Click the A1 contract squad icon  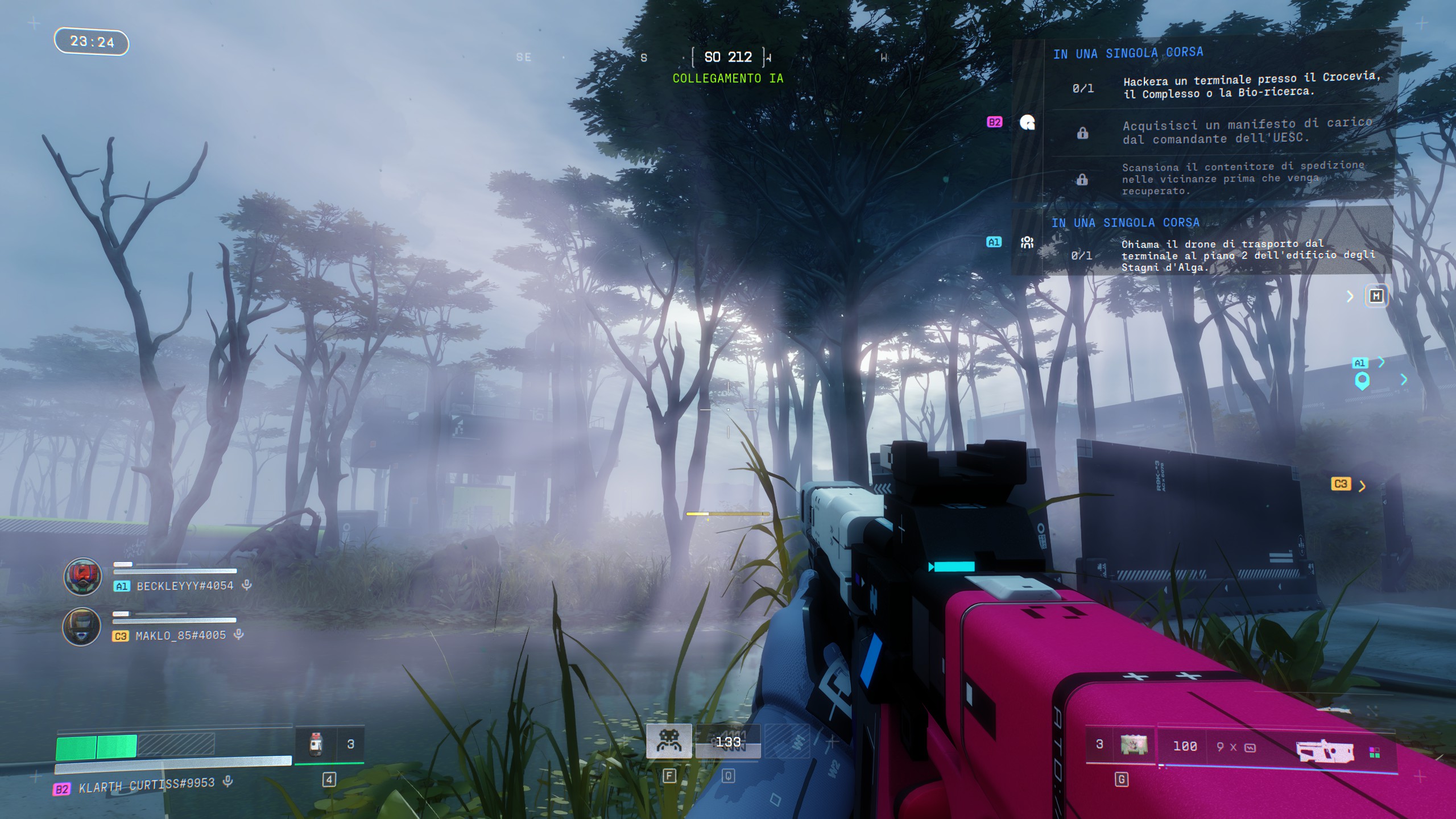(x=1027, y=243)
